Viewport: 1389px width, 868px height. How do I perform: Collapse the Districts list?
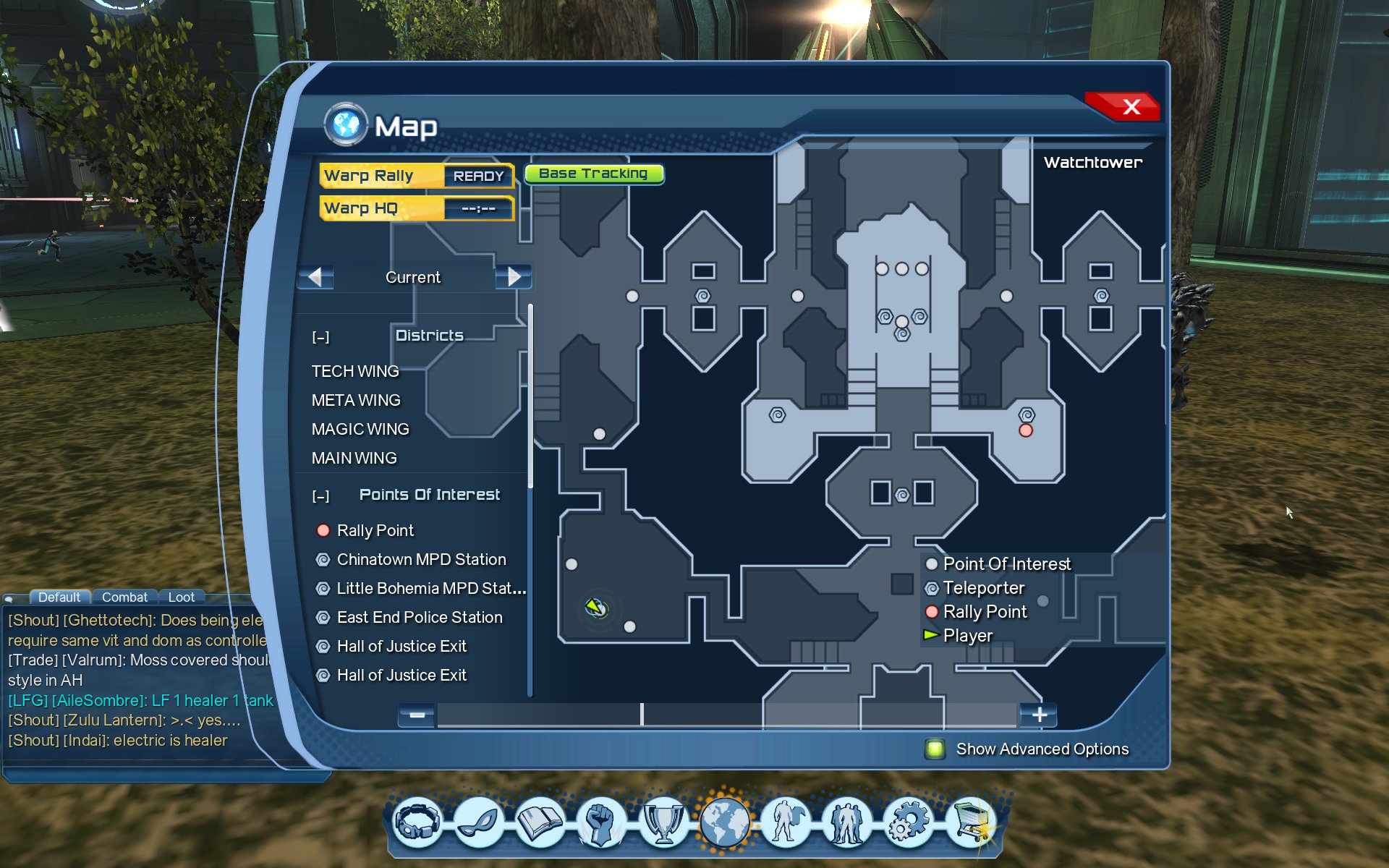(x=320, y=337)
